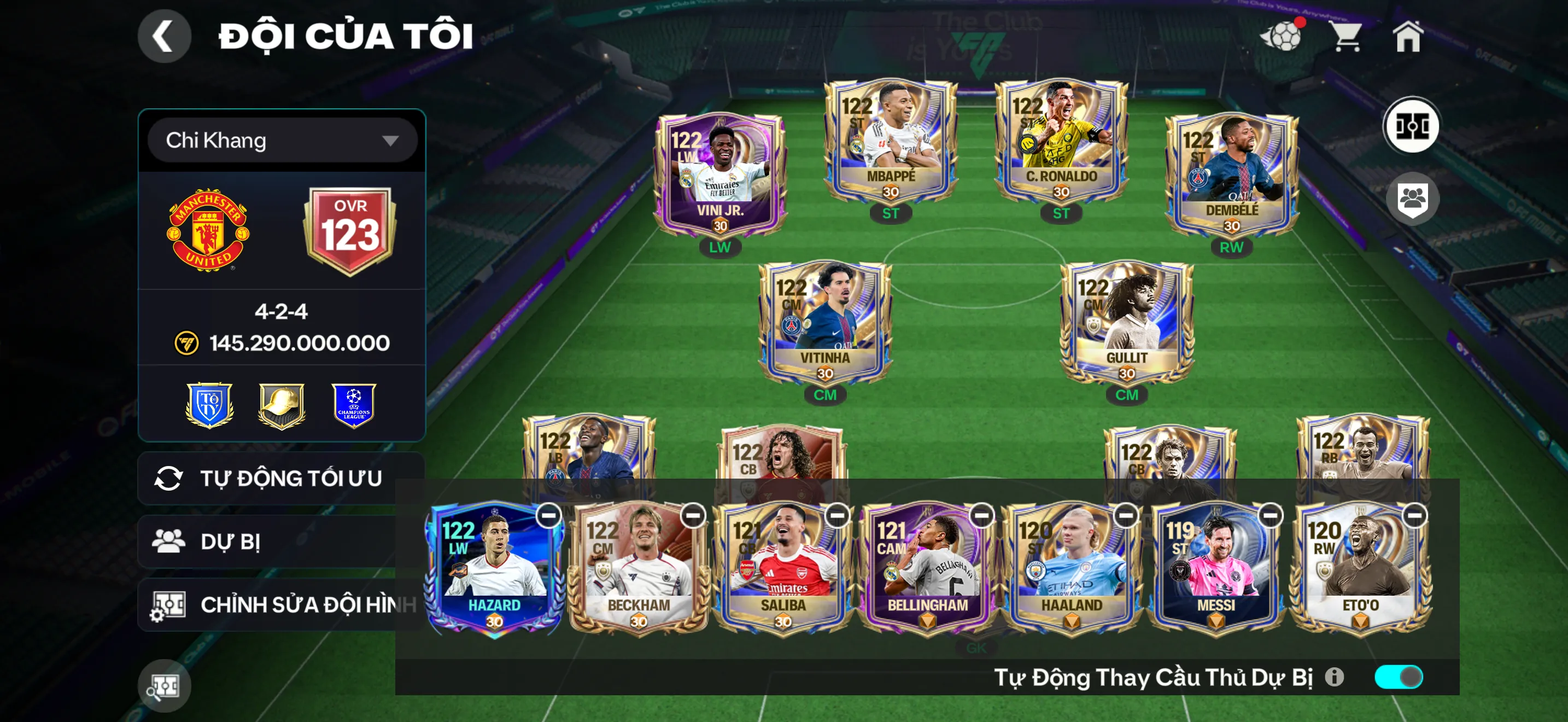Click the TỰ ĐỘNG TỐI ƯU button
Viewport: 1568px width, 722px height.
pos(280,479)
